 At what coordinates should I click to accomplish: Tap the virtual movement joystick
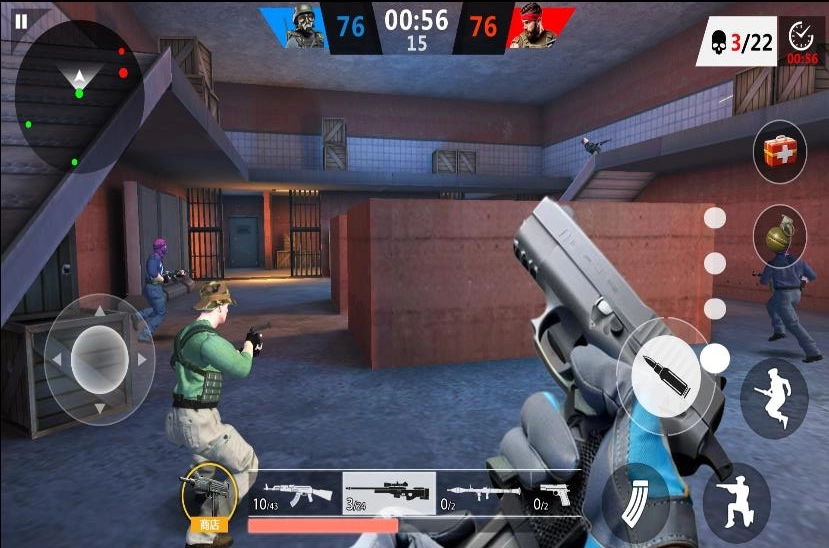(x=99, y=358)
